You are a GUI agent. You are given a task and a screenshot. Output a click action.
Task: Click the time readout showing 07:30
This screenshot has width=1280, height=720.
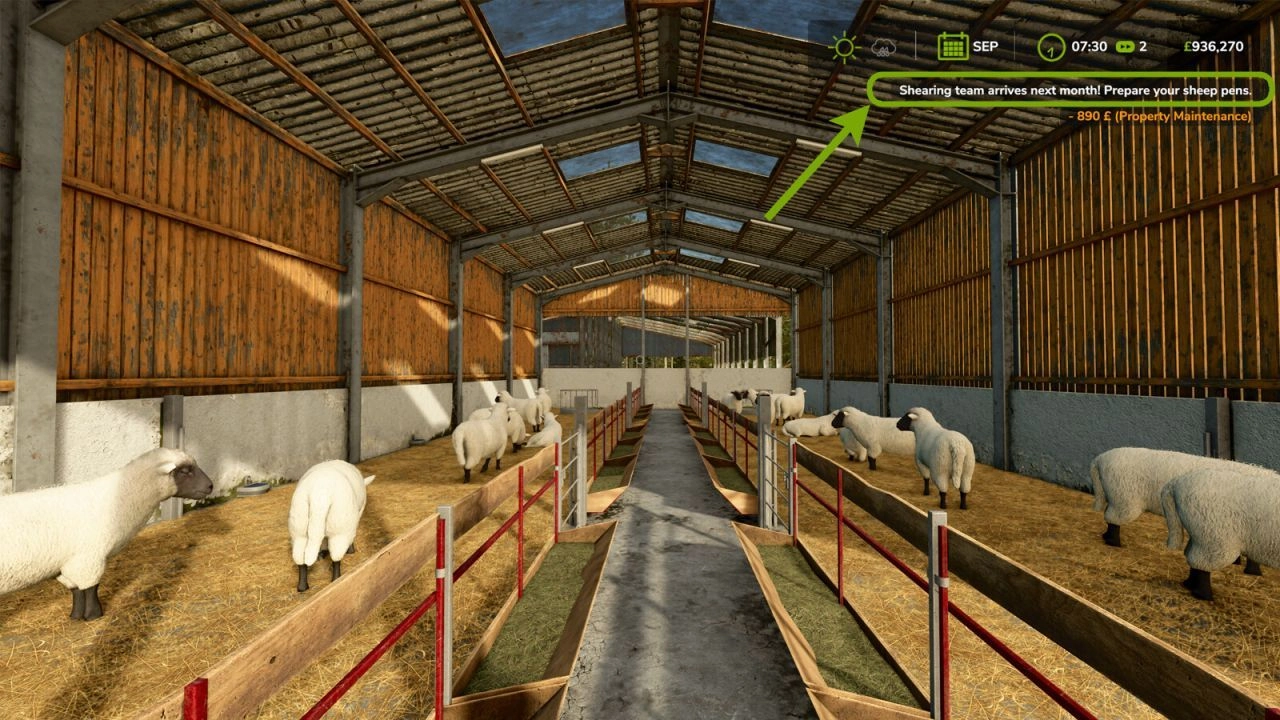coord(1090,46)
